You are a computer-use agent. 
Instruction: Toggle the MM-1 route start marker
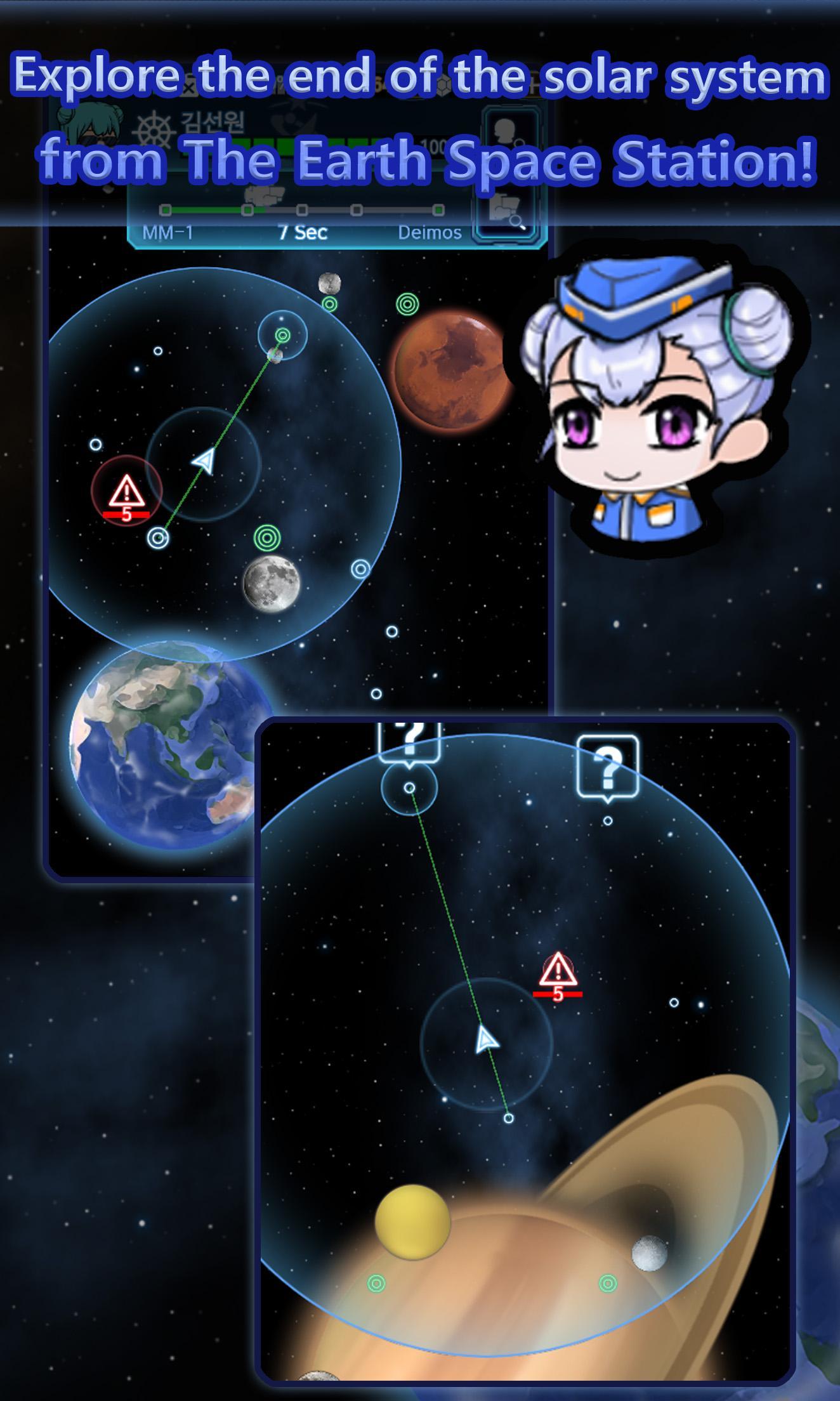coord(166,210)
